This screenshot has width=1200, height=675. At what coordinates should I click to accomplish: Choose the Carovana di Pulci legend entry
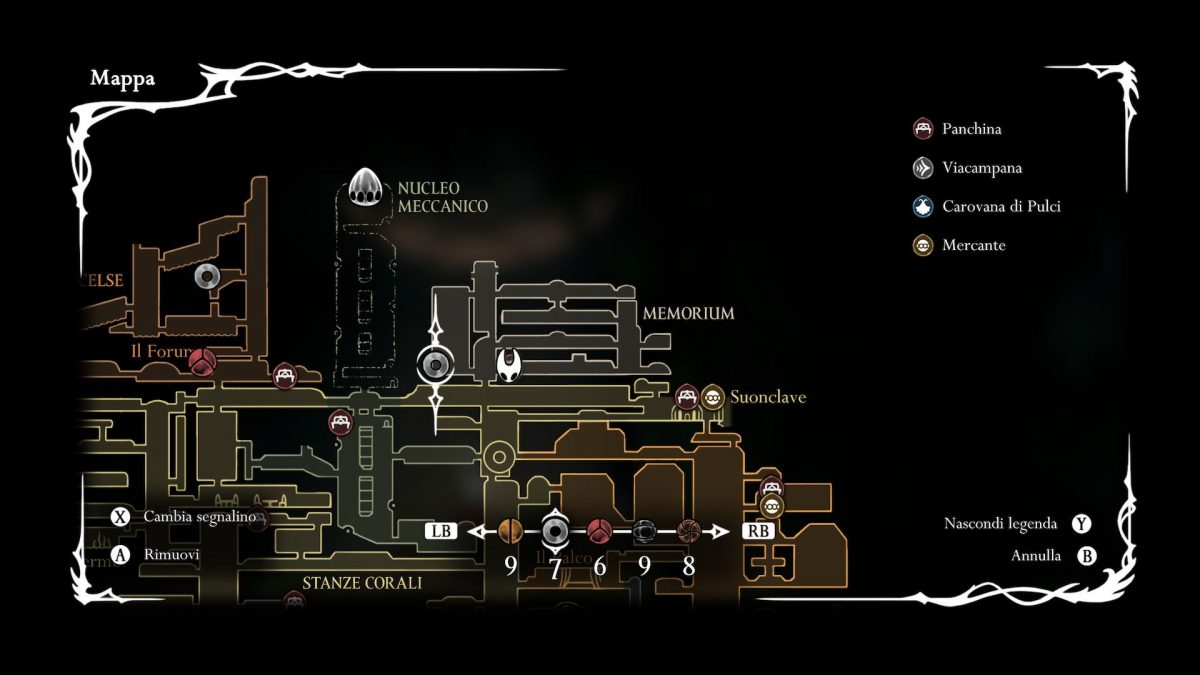(999, 207)
